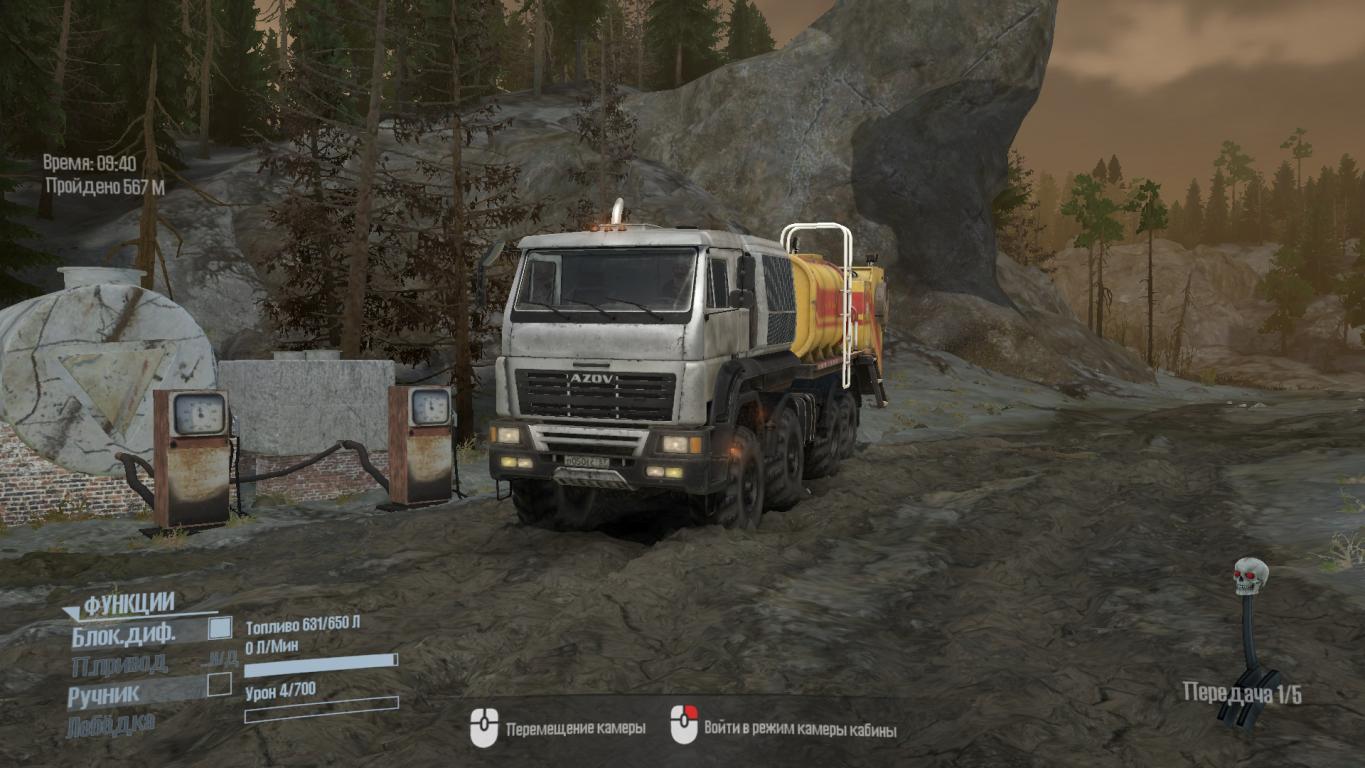Select the П.привод all-wheel drive function

pos(119,664)
